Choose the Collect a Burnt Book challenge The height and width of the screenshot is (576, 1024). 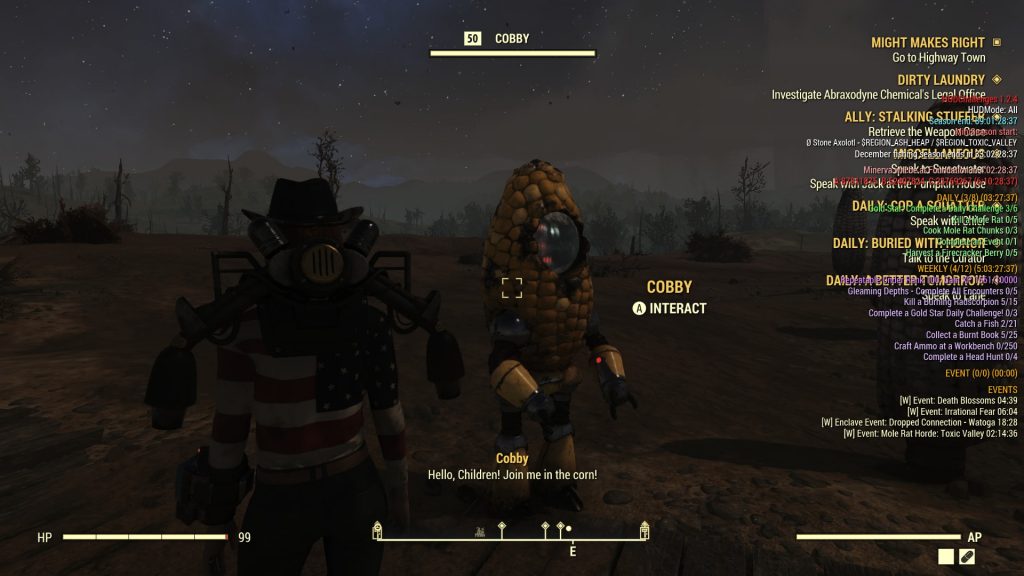click(971, 335)
